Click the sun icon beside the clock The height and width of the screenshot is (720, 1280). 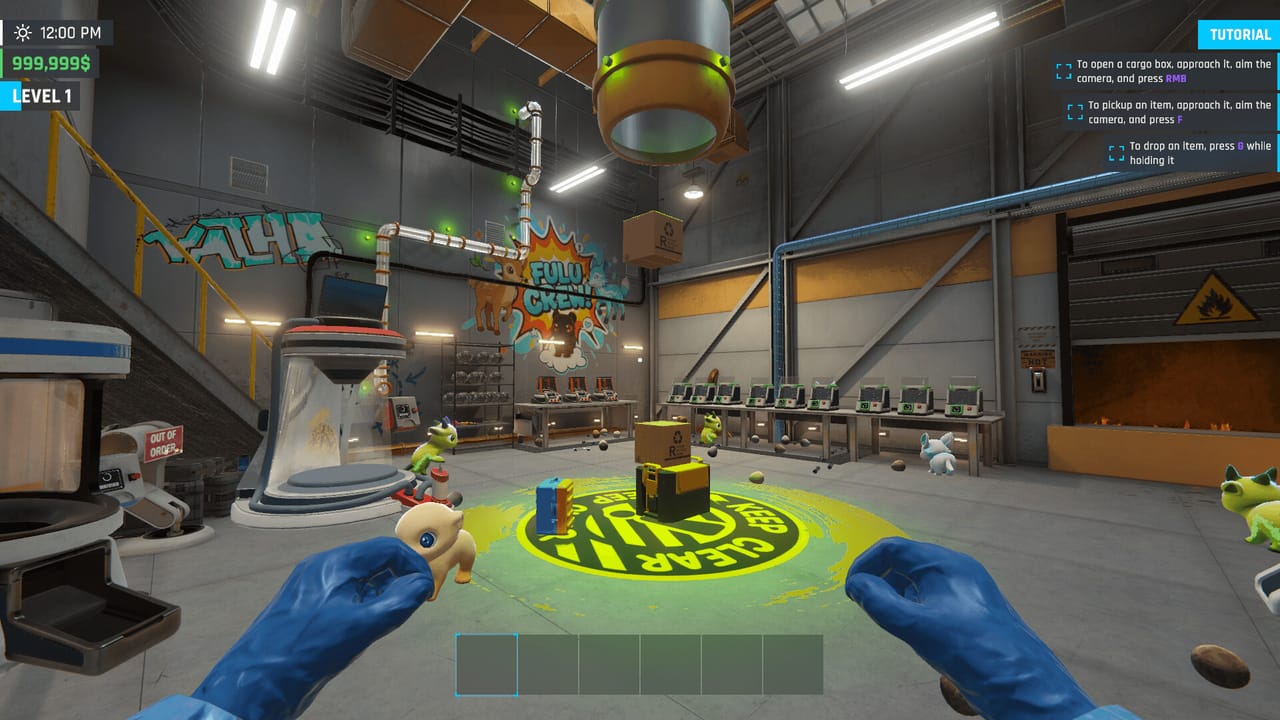(23, 32)
